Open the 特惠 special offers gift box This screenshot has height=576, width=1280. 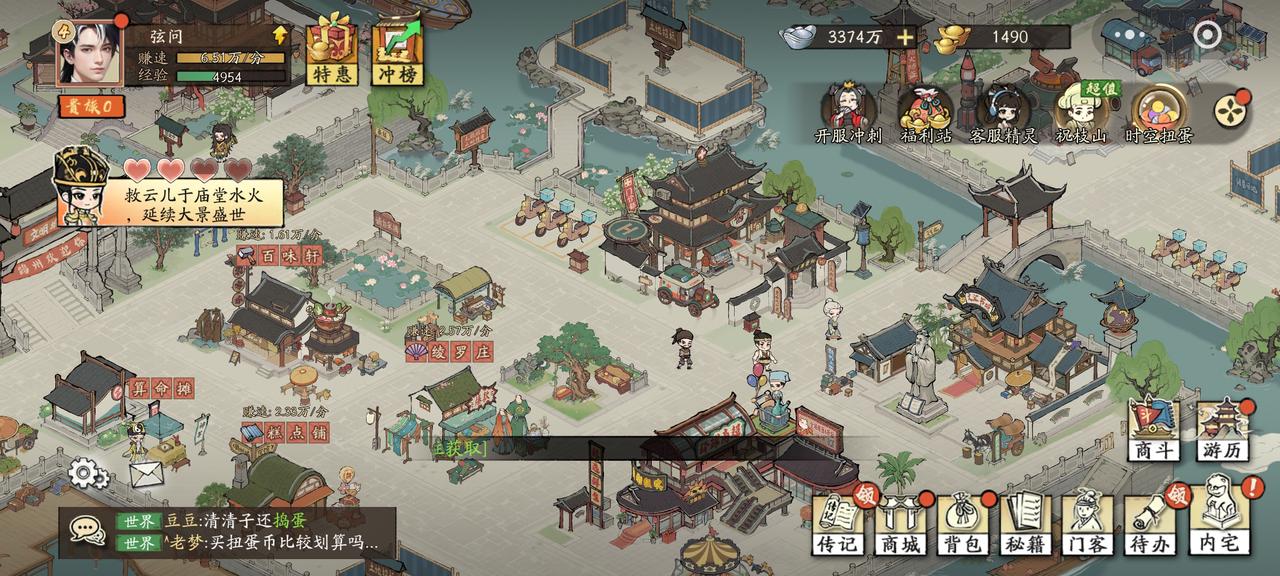coord(332,52)
